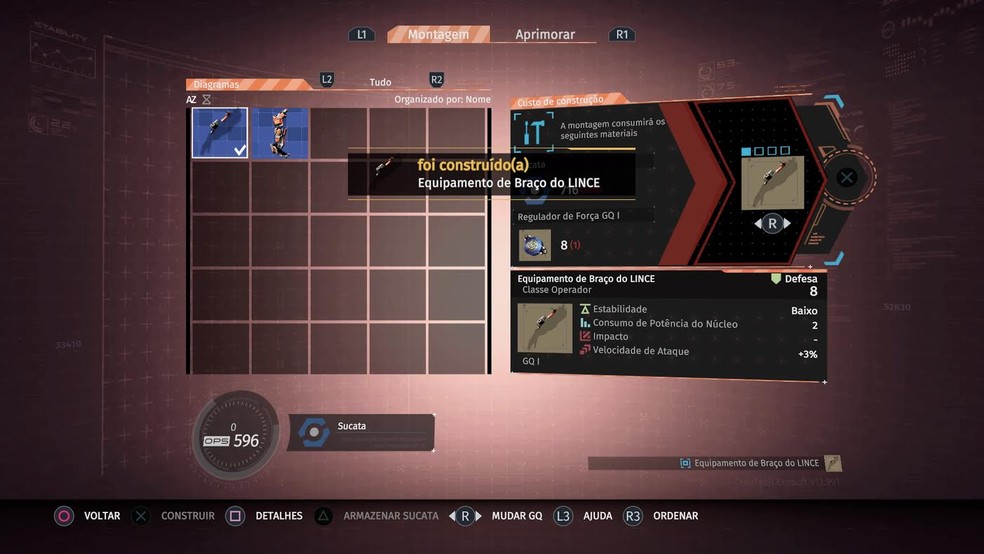
Task: Click the right arrow to raise GQ level
Action: point(788,224)
